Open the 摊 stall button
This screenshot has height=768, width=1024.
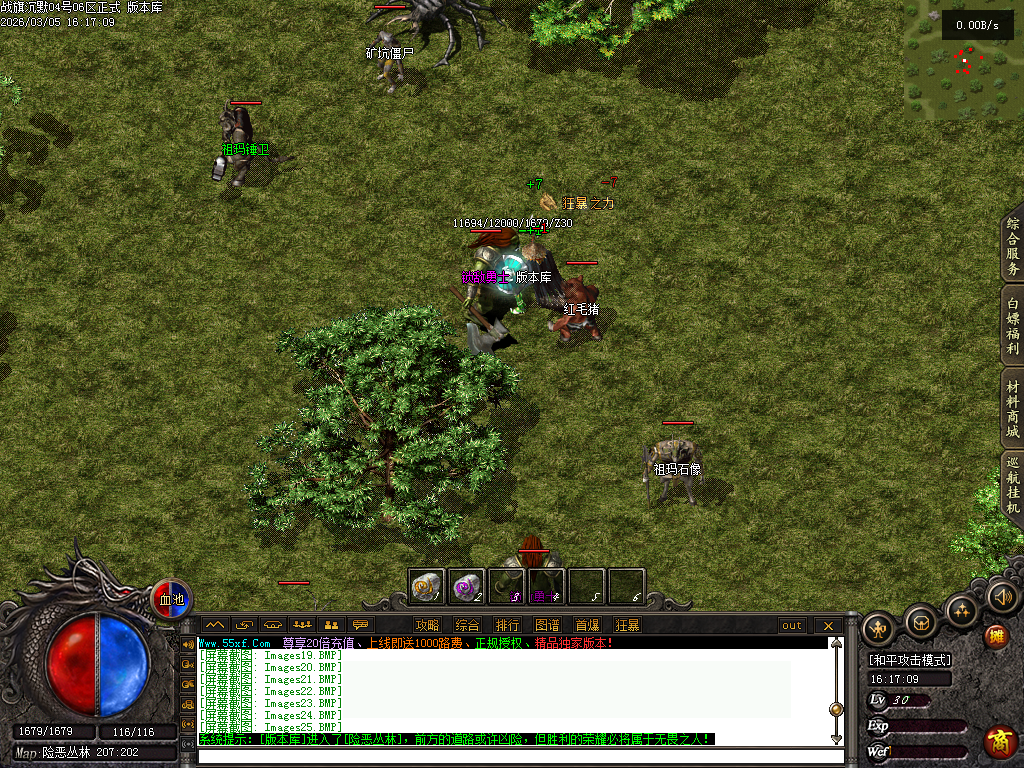click(x=996, y=636)
